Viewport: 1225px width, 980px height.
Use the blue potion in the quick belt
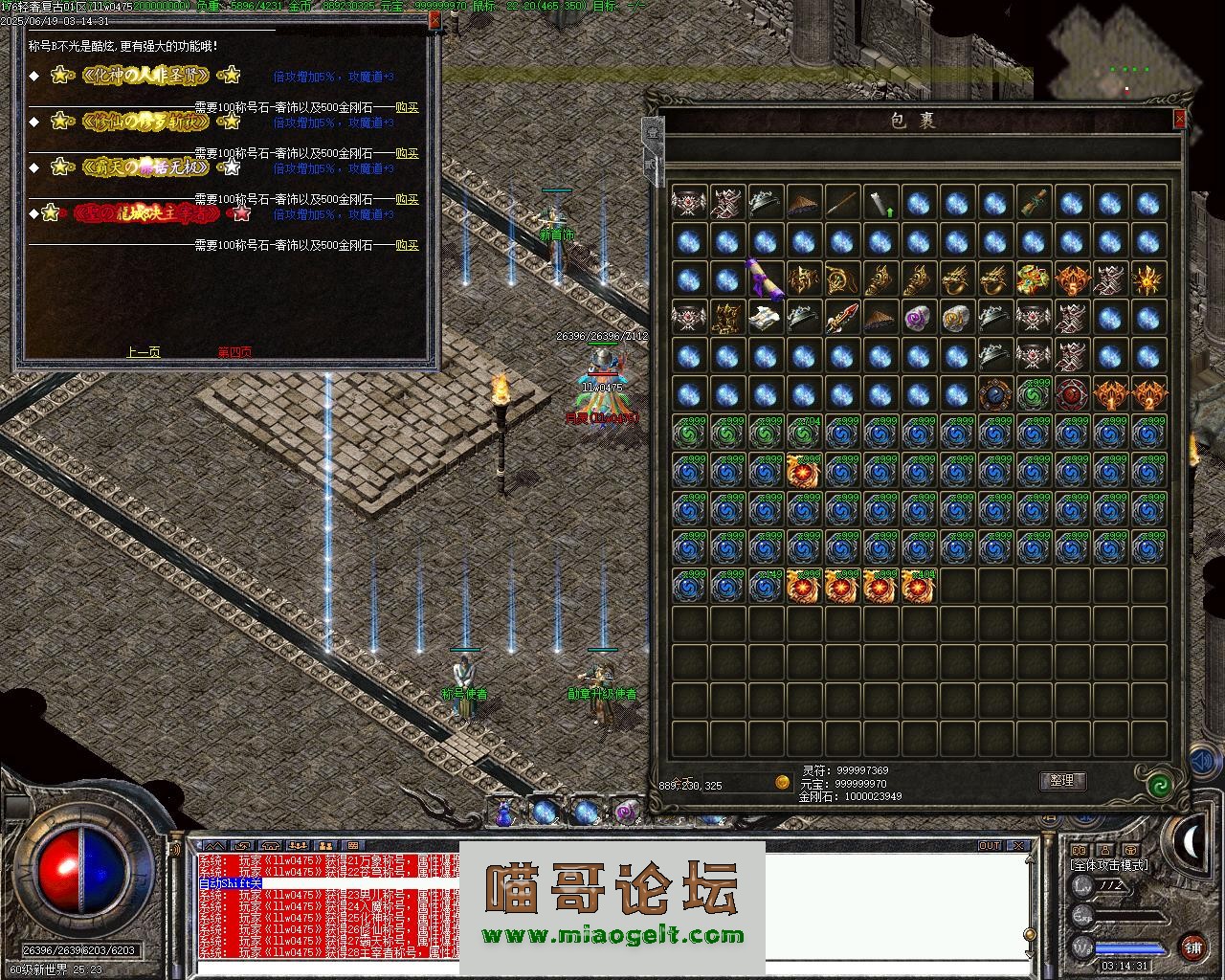click(503, 813)
